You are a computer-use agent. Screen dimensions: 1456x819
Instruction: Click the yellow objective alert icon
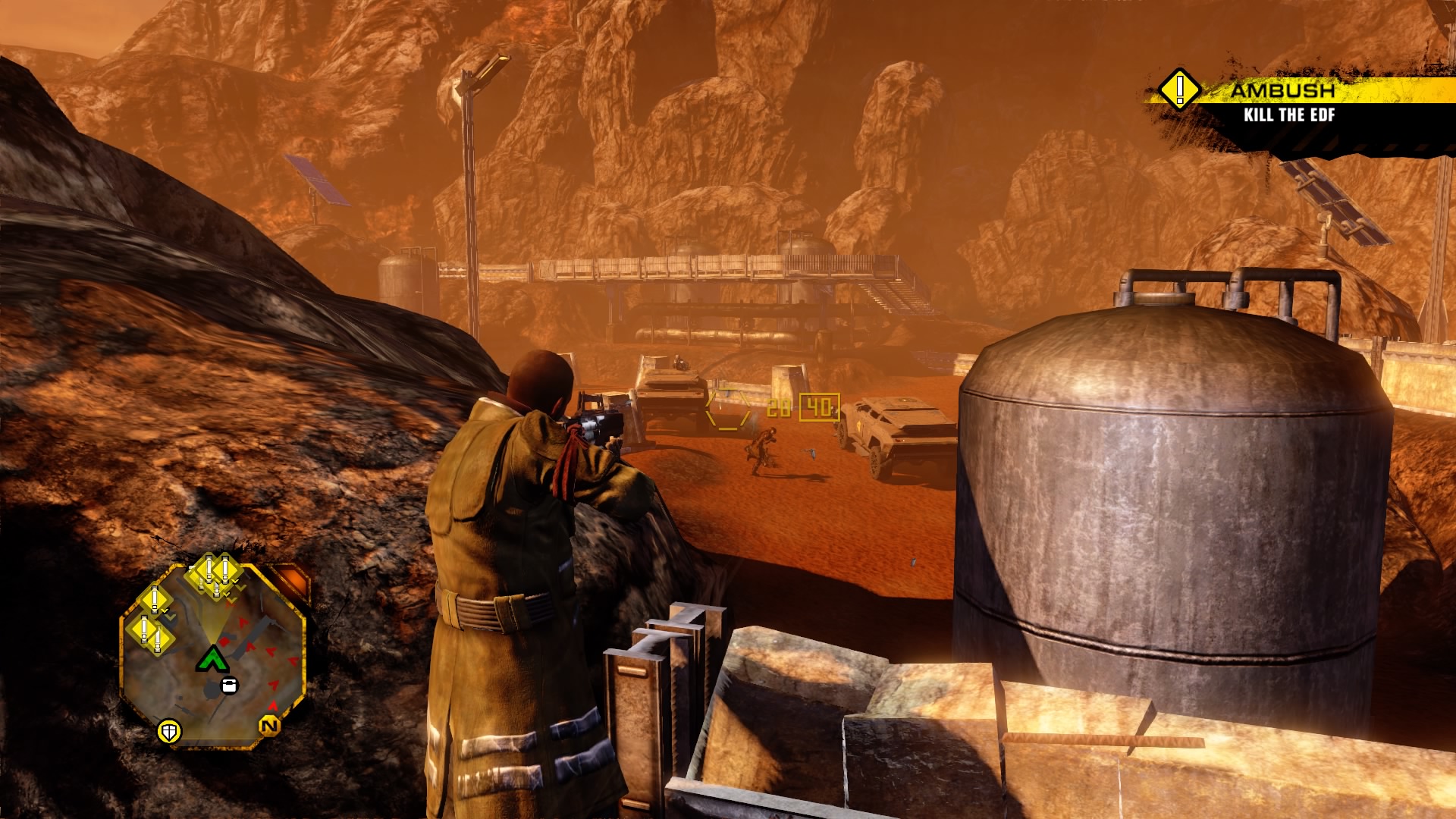pyautogui.click(x=1179, y=90)
